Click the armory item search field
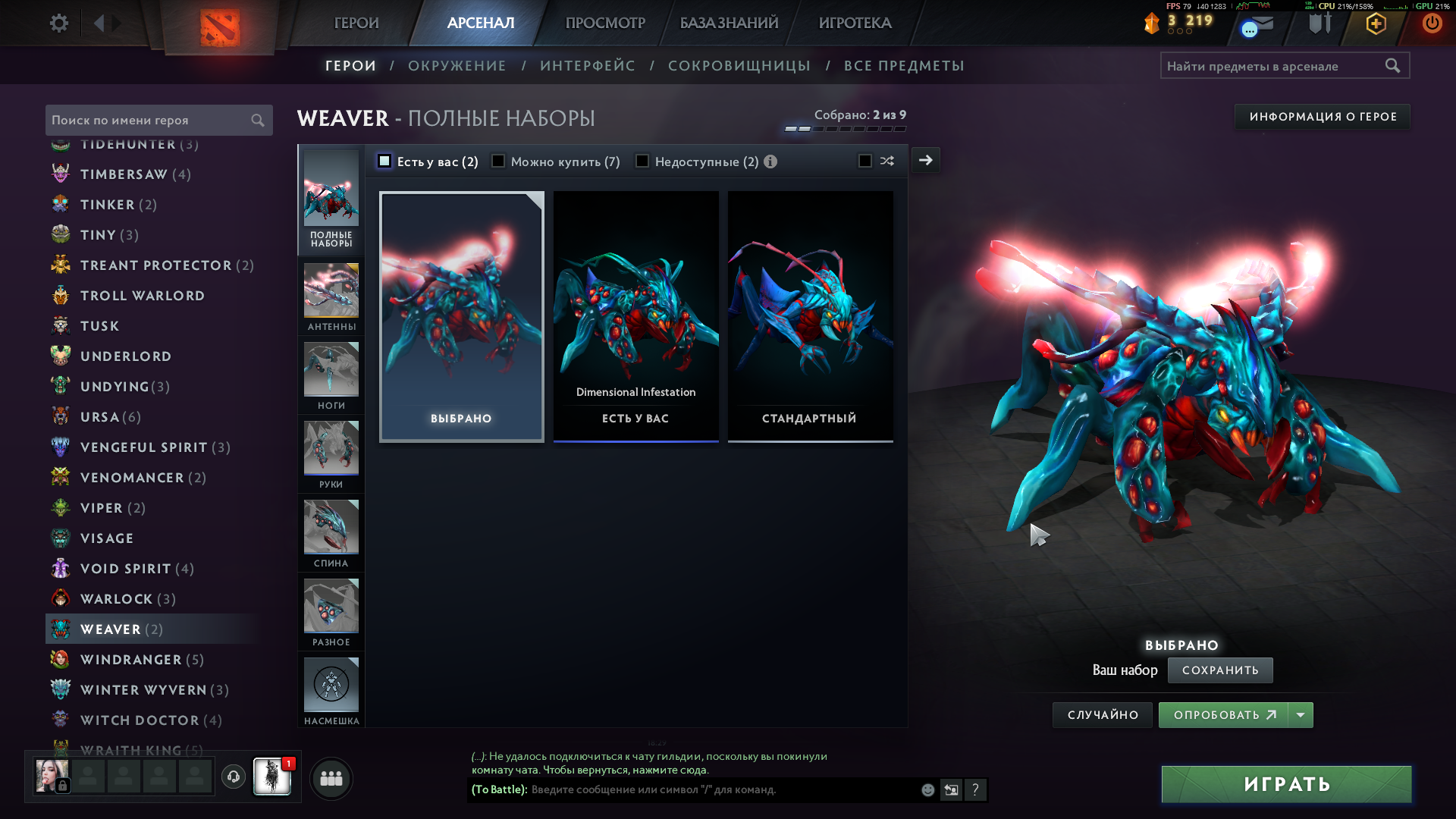The image size is (1456, 819). pos(1274,66)
